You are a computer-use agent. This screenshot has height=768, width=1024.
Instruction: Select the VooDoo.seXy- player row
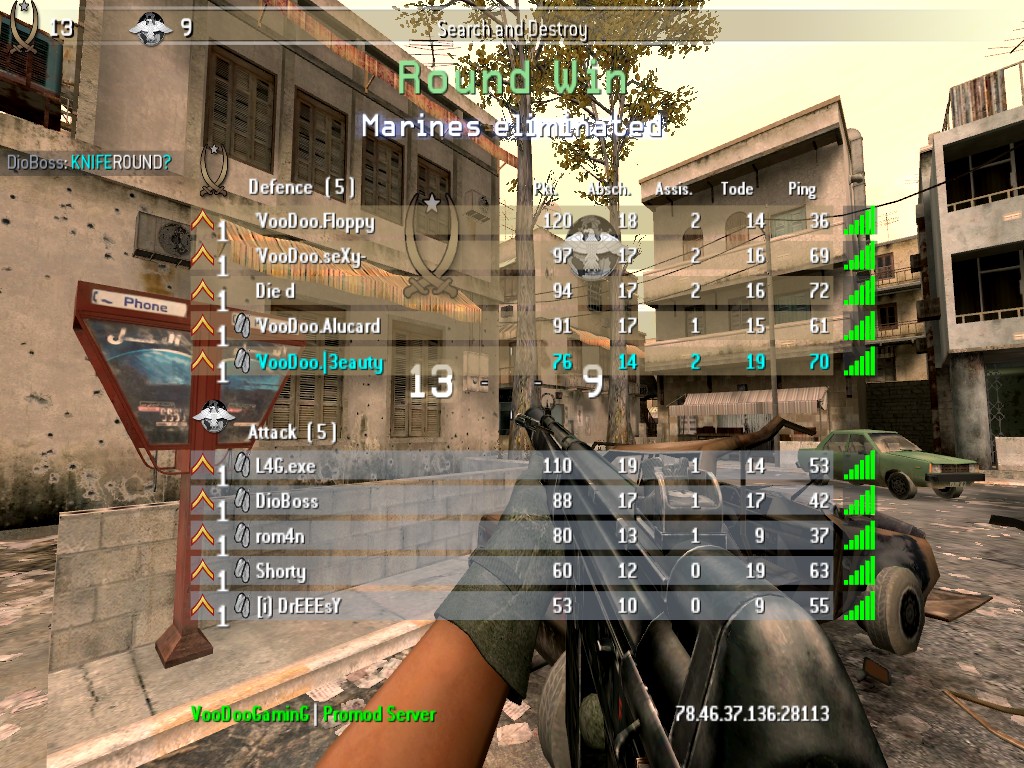tap(311, 256)
